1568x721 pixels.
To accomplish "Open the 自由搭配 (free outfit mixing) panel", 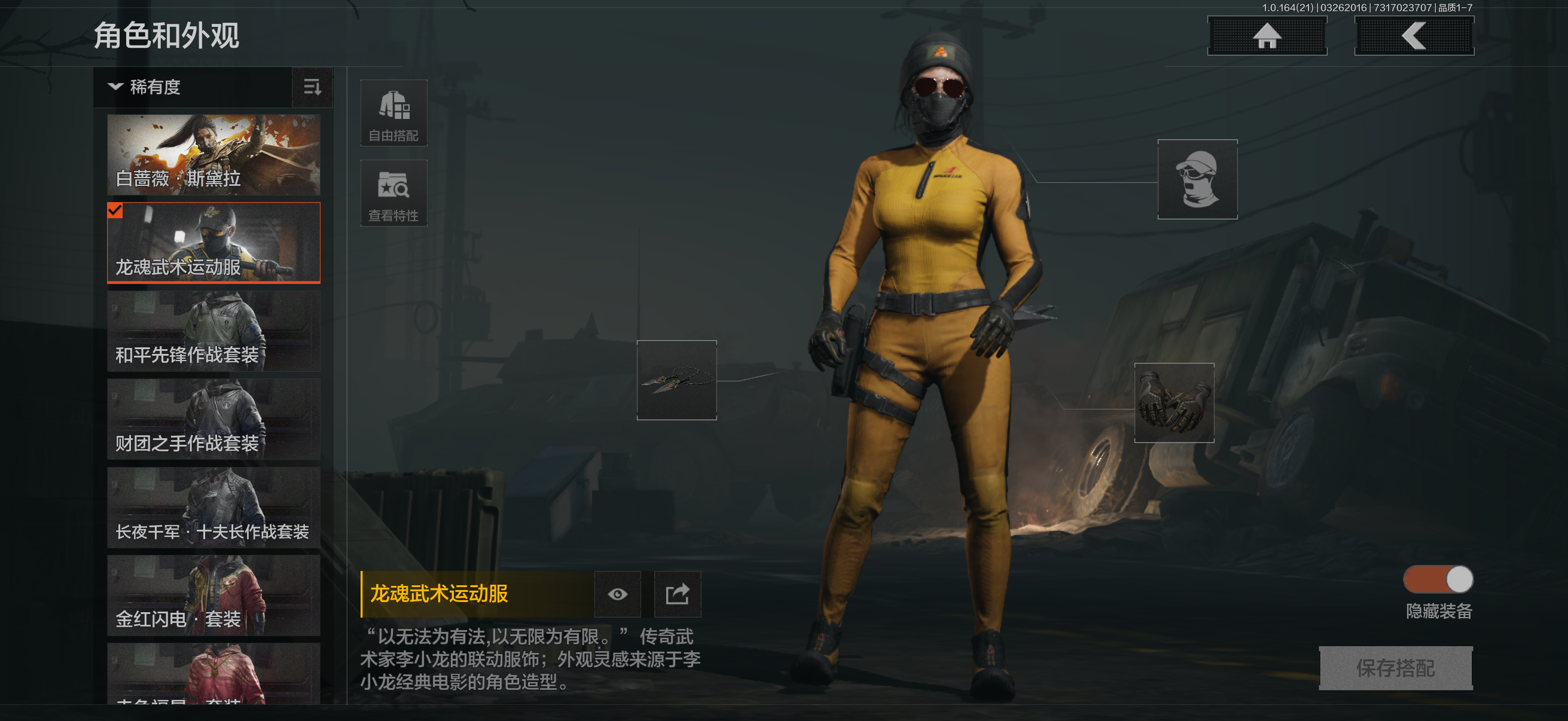I will [394, 113].
